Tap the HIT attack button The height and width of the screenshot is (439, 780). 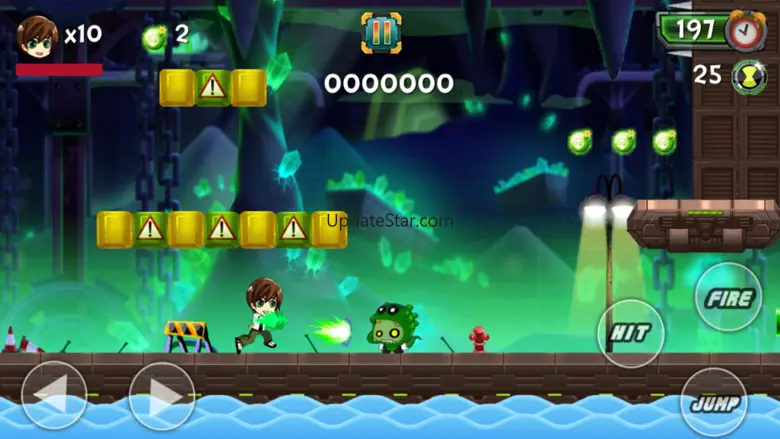click(630, 333)
